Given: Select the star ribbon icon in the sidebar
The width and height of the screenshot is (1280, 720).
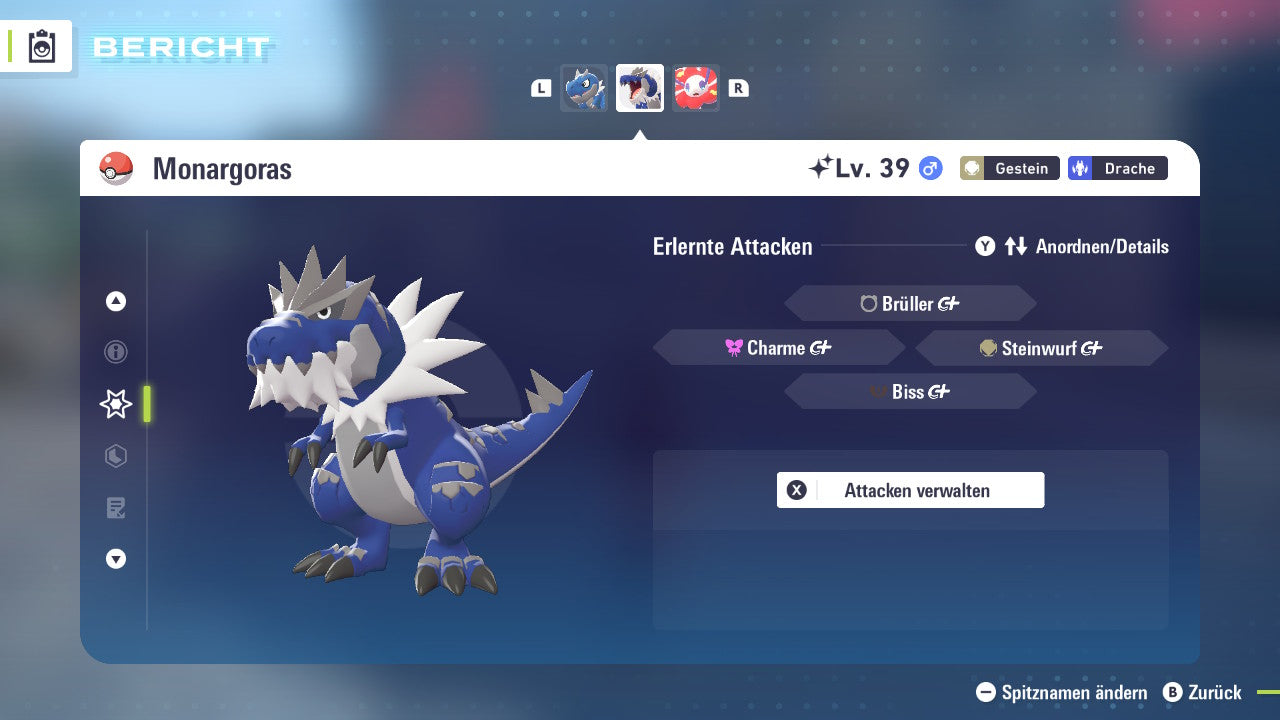Looking at the screenshot, I should point(115,404).
